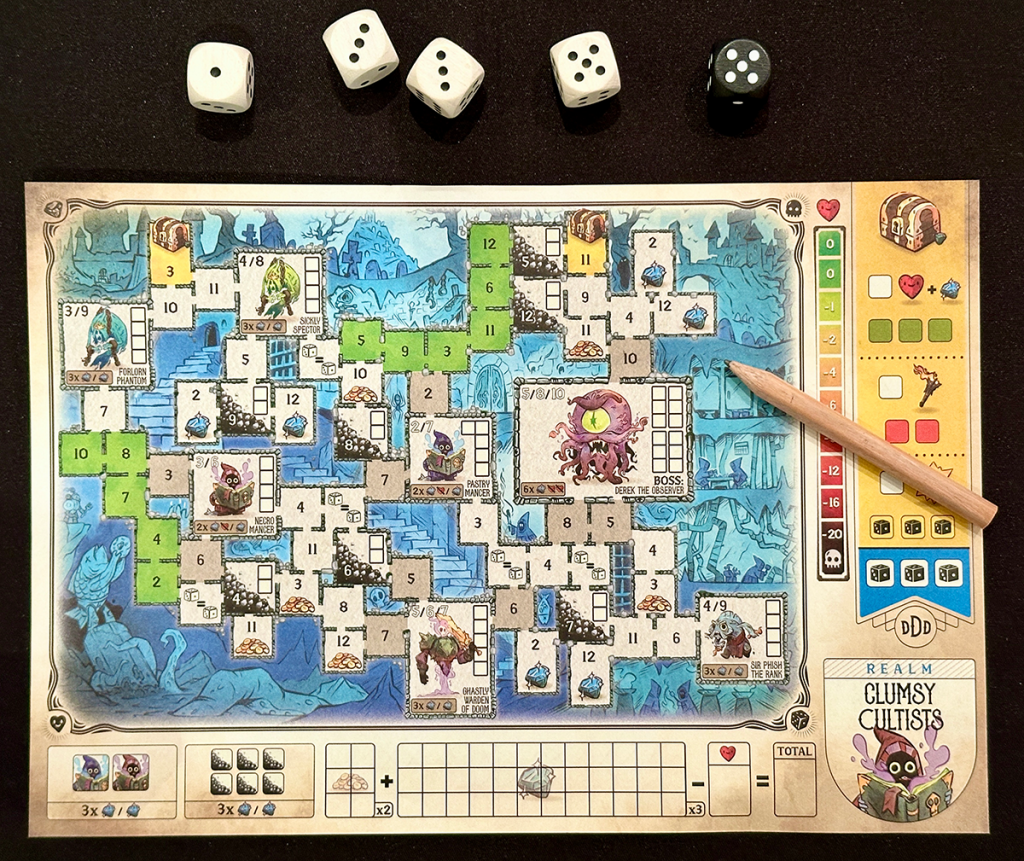The width and height of the screenshot is (1024, 861).
Task: Select the boss room Derek the Observer
Action: click(600, 440)
